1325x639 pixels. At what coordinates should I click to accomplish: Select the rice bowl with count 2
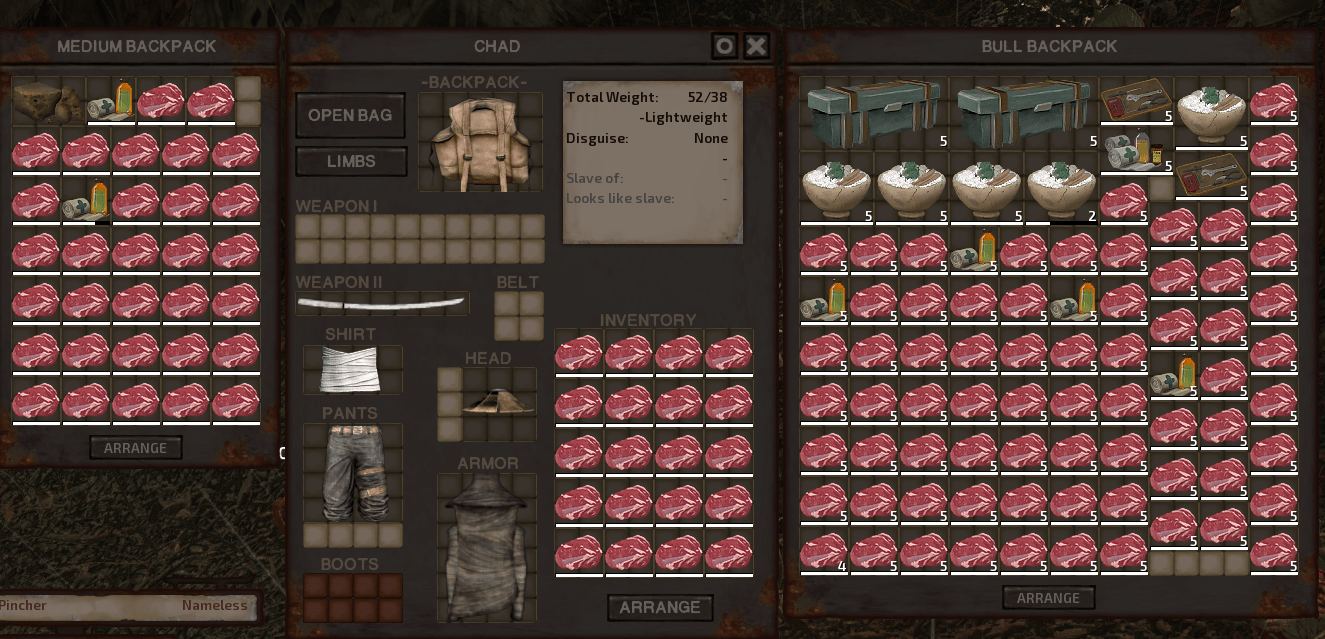coord(1062,189)
